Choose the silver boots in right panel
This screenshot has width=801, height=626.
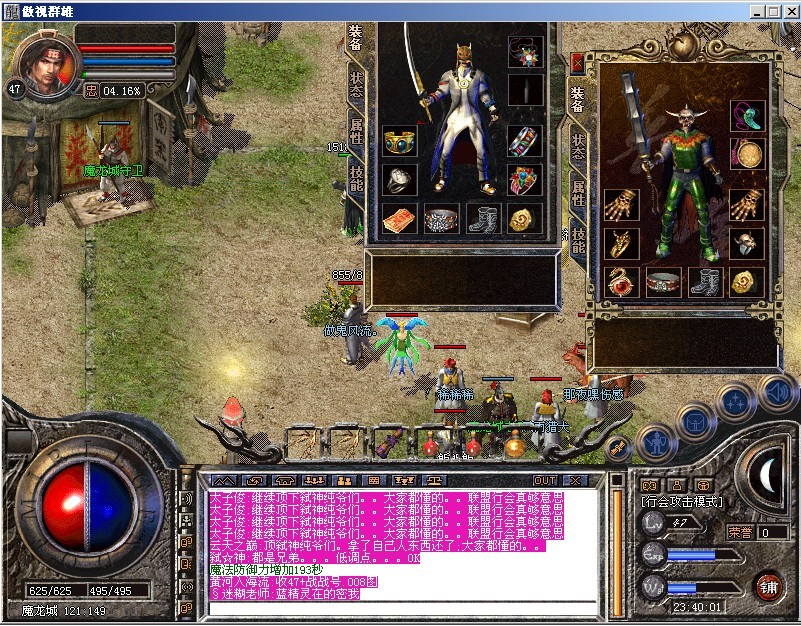pos(706,282)
